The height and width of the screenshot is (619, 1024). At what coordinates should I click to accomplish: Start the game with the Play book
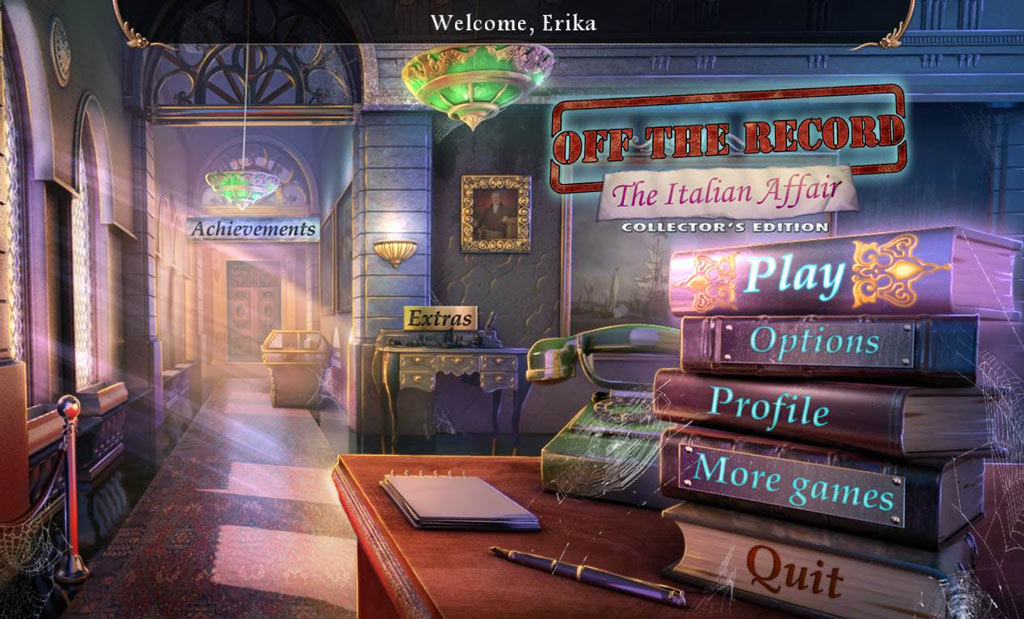(x=796, y=275)
